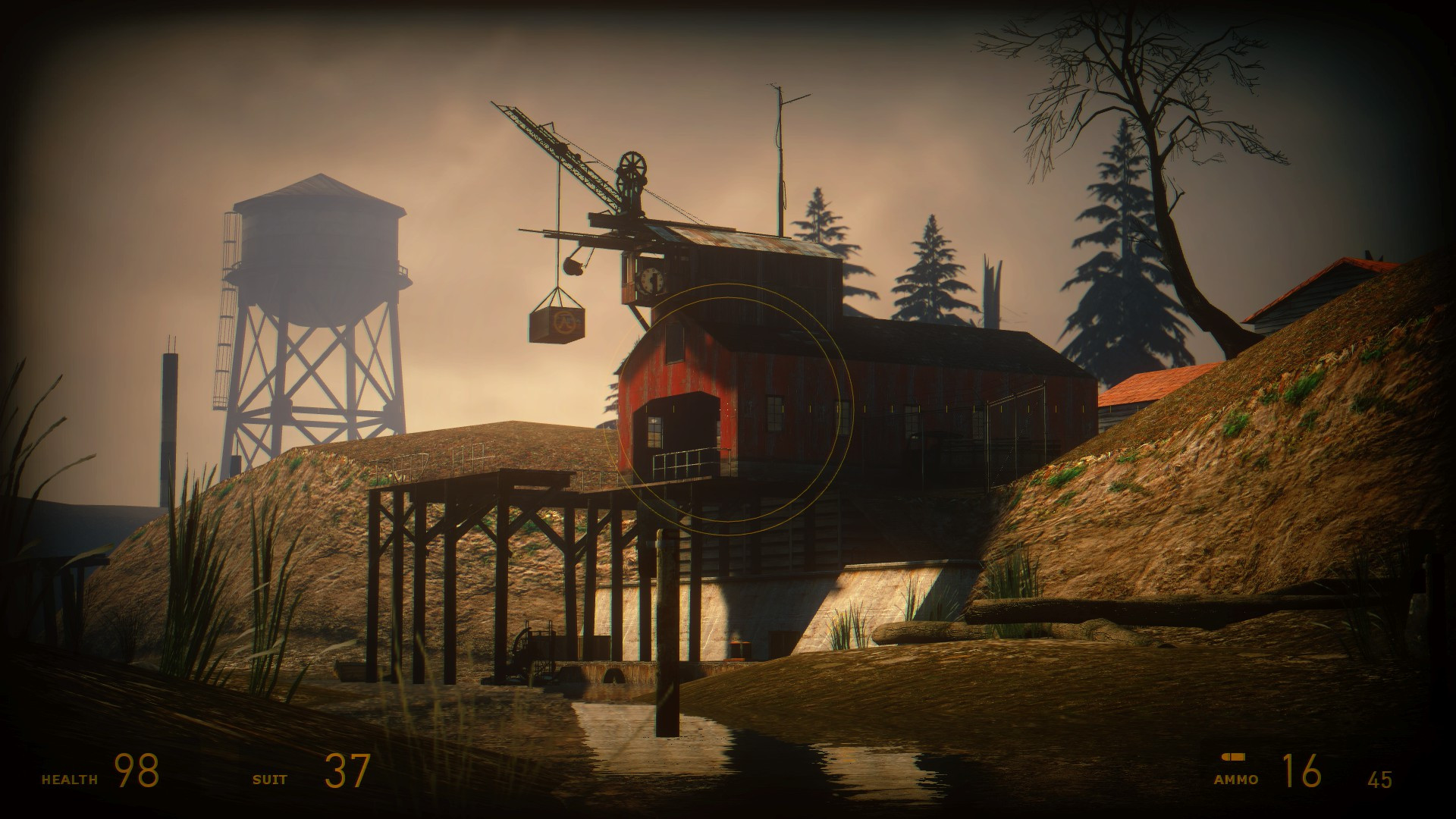Select the SUIT label in the HUD
Image resolution: width=1456 pixels, height=819 pixels.
point(270,777)
